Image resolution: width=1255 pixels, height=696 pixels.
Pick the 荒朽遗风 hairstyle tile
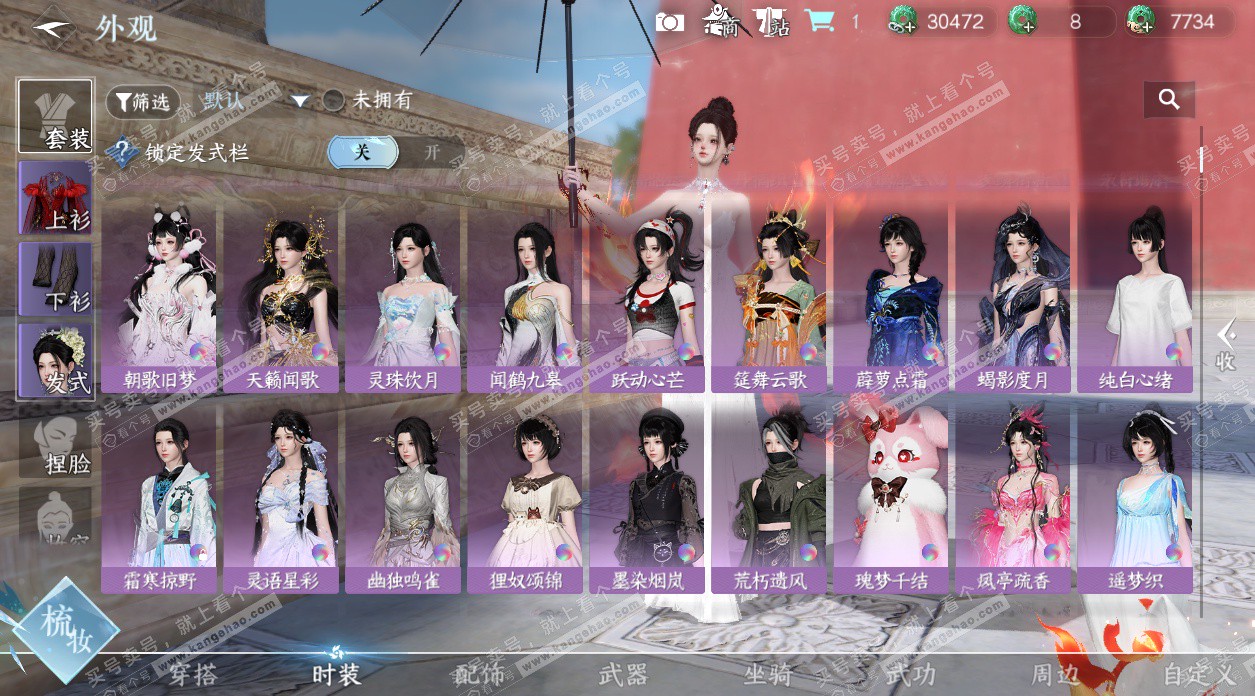coord(770,497)
